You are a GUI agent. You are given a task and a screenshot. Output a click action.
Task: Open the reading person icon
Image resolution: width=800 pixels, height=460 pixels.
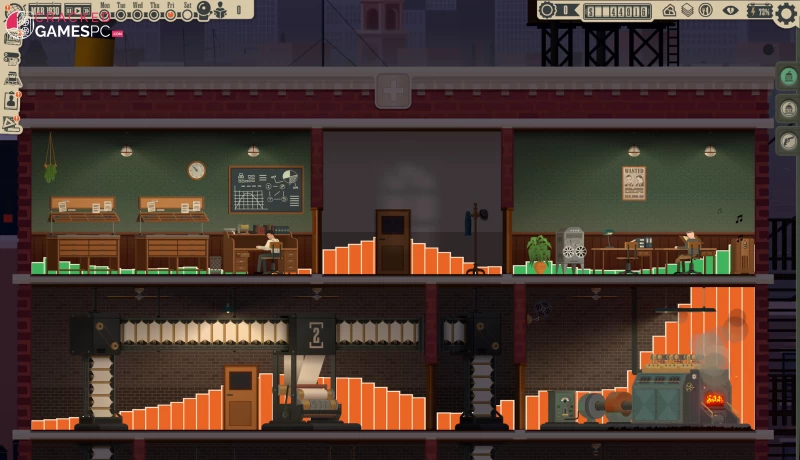click(221, 11)
